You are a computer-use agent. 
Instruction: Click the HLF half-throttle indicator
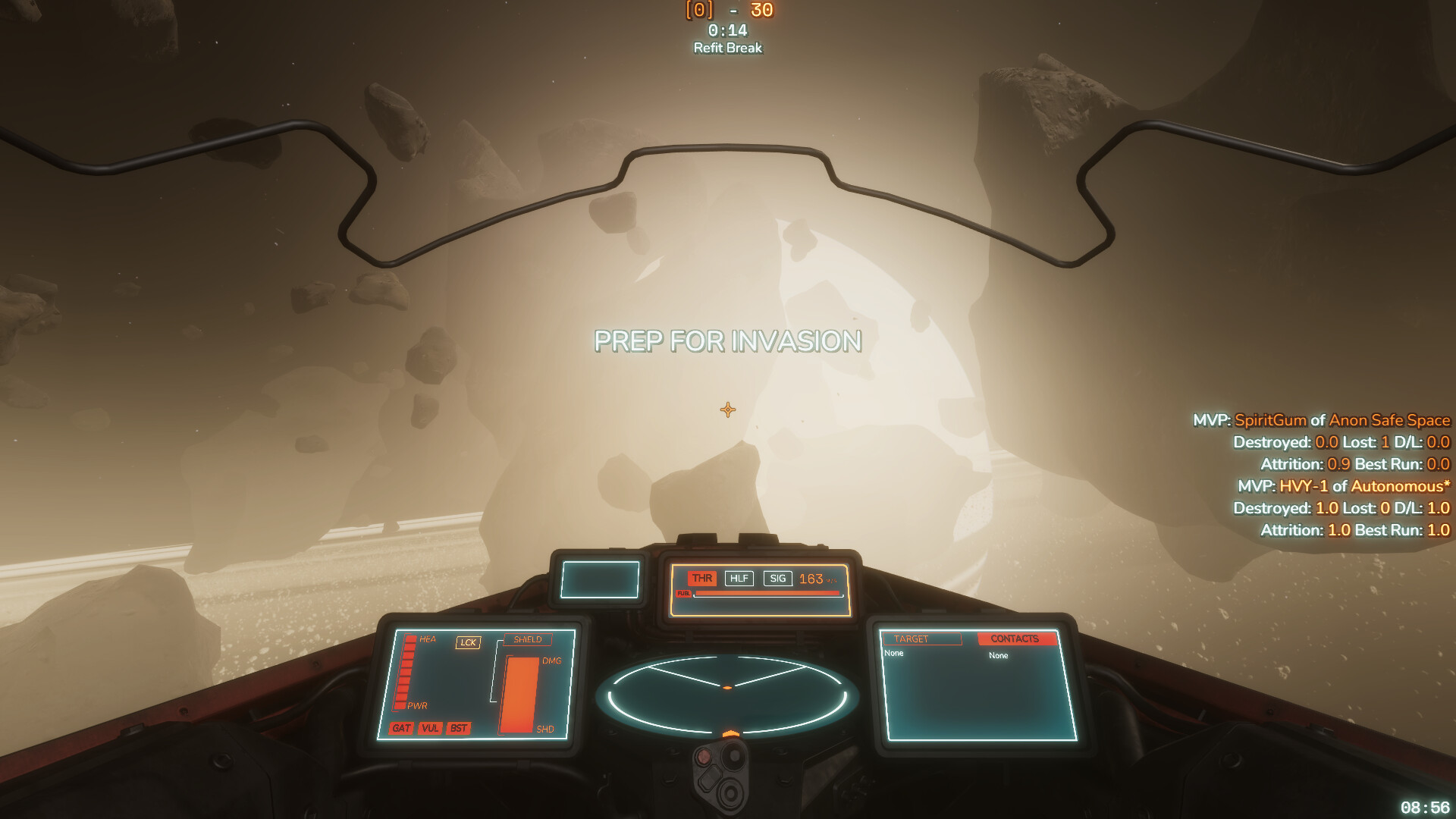(739, 578)
